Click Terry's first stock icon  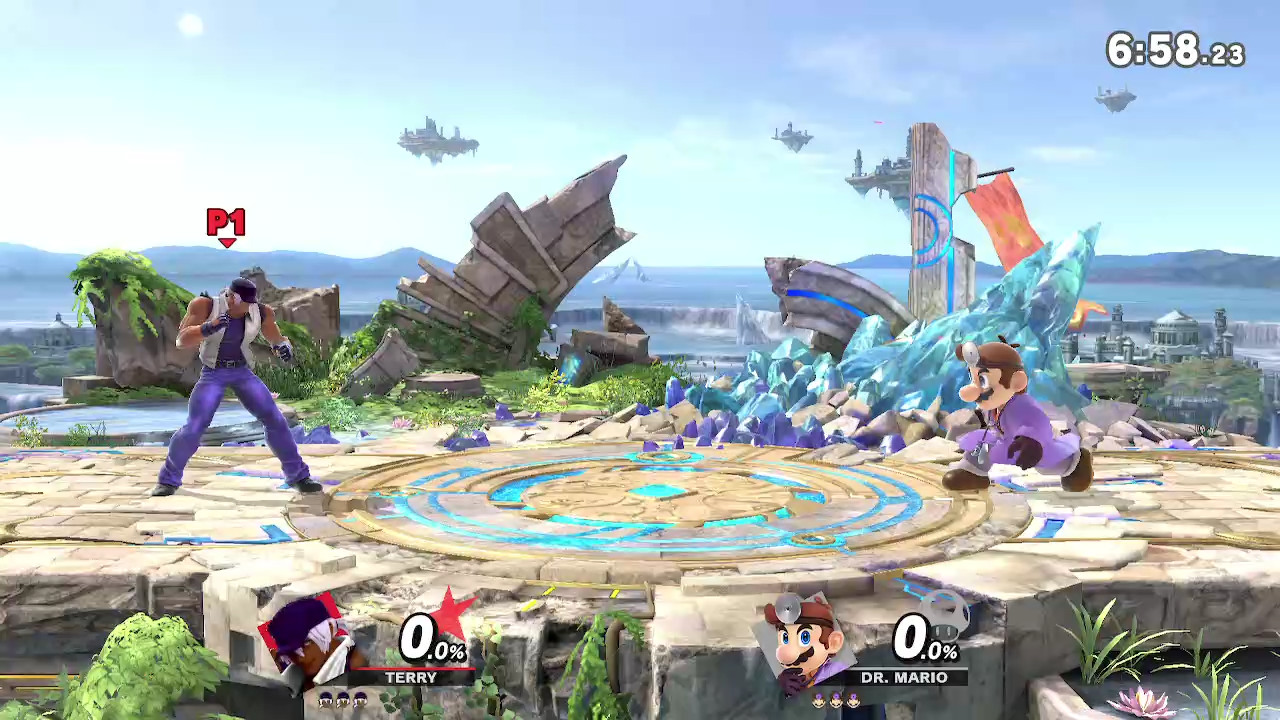pos(324,699)
